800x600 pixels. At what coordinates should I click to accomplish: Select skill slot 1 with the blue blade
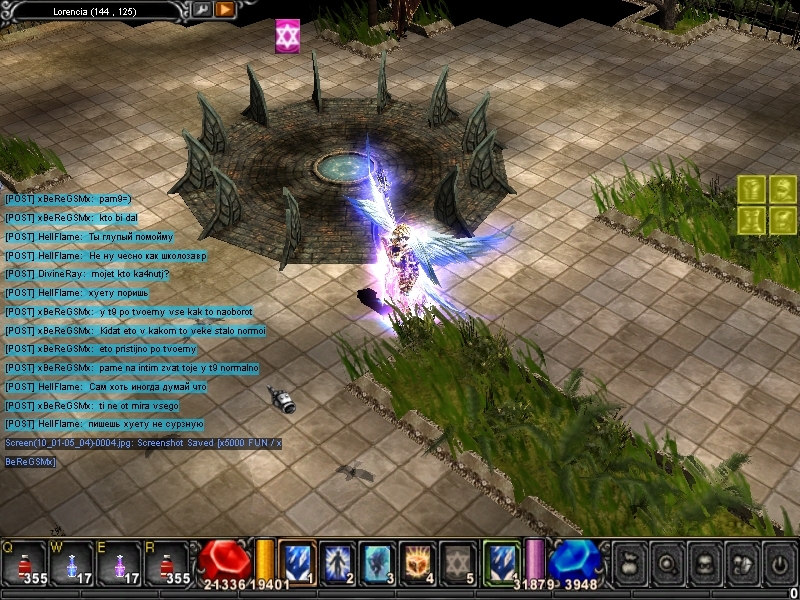[x=297, y=560]
